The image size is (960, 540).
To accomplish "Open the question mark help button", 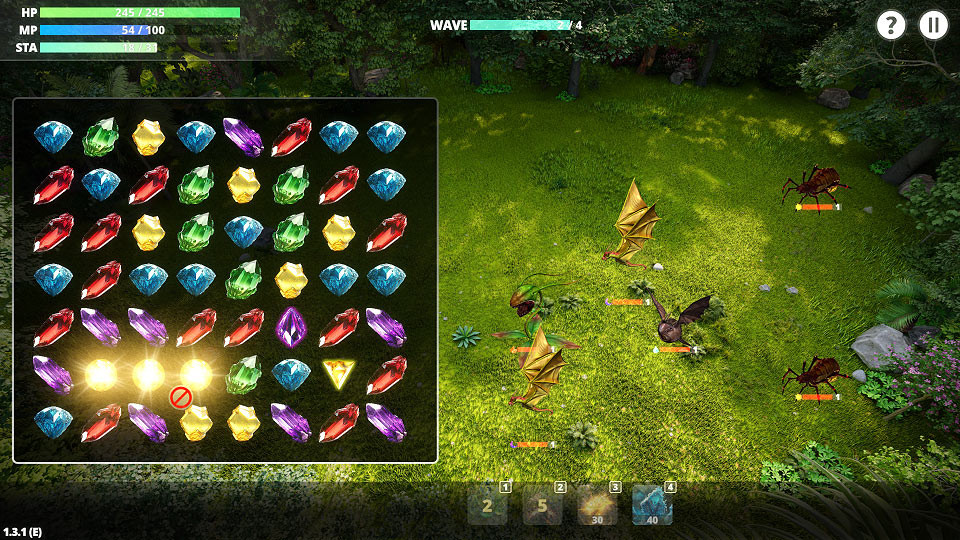I will [x=890, y=26].
